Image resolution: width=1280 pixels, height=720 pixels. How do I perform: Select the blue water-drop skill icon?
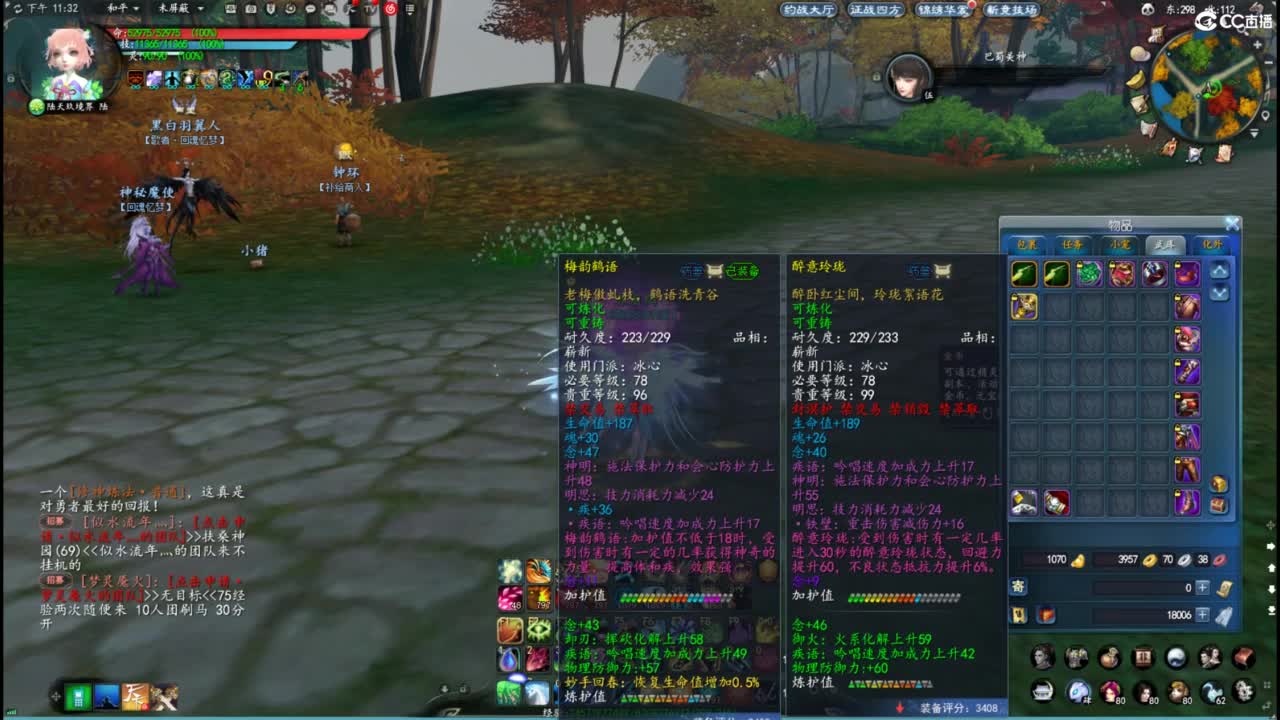(508, 658)
